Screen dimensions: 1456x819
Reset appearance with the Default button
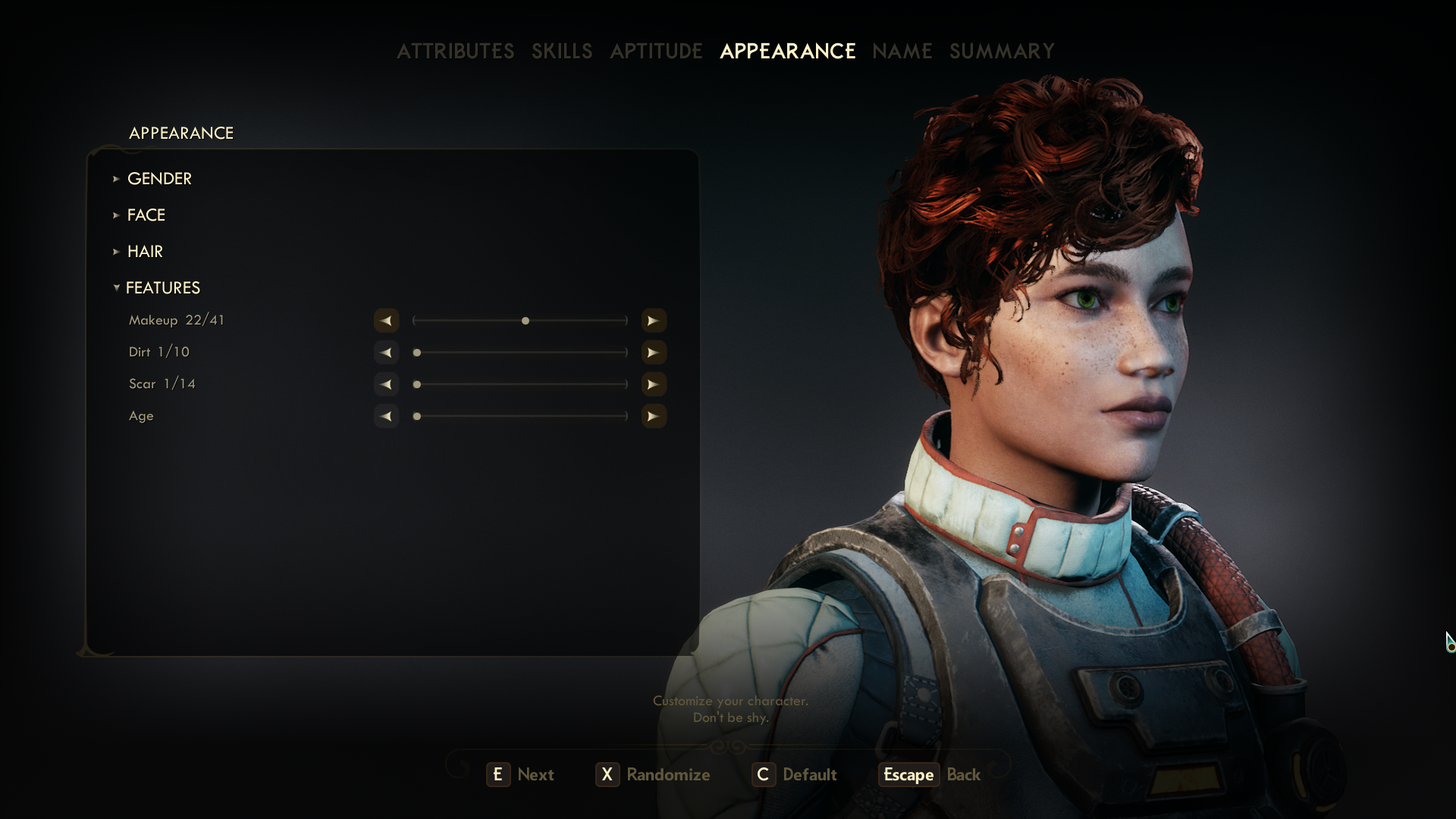(x=795, y=774)
